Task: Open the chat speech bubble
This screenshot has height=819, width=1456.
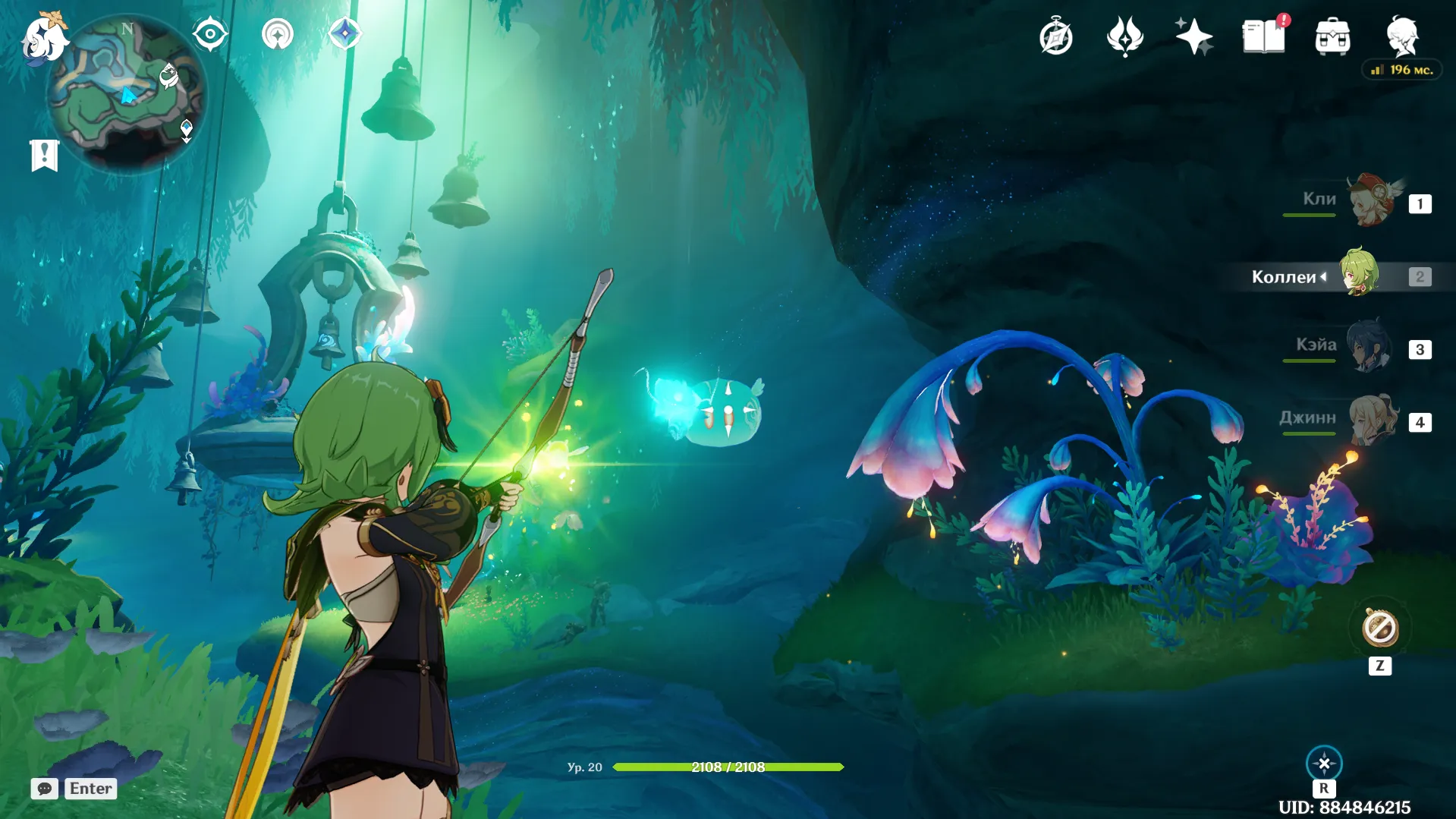Action: click(45, 789)
